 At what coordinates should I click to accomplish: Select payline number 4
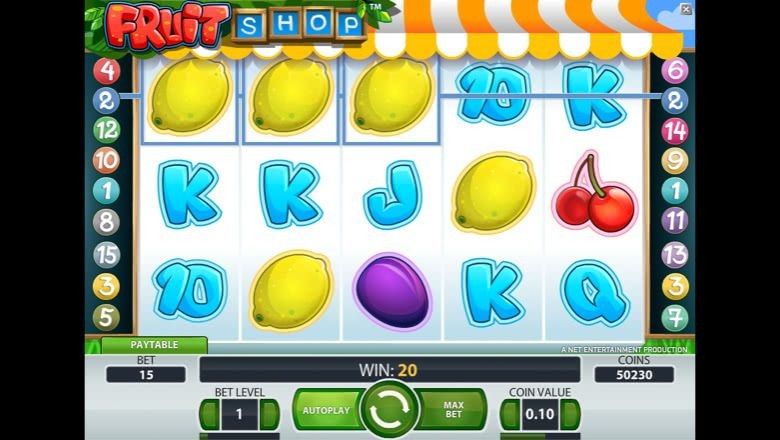point(106,70)
